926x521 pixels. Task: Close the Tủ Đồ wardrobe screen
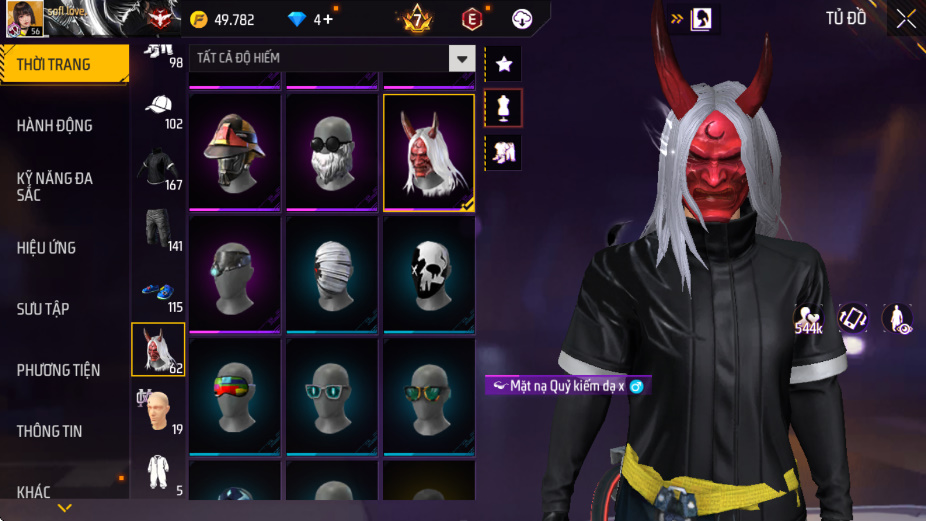click(x=905, y=18)
